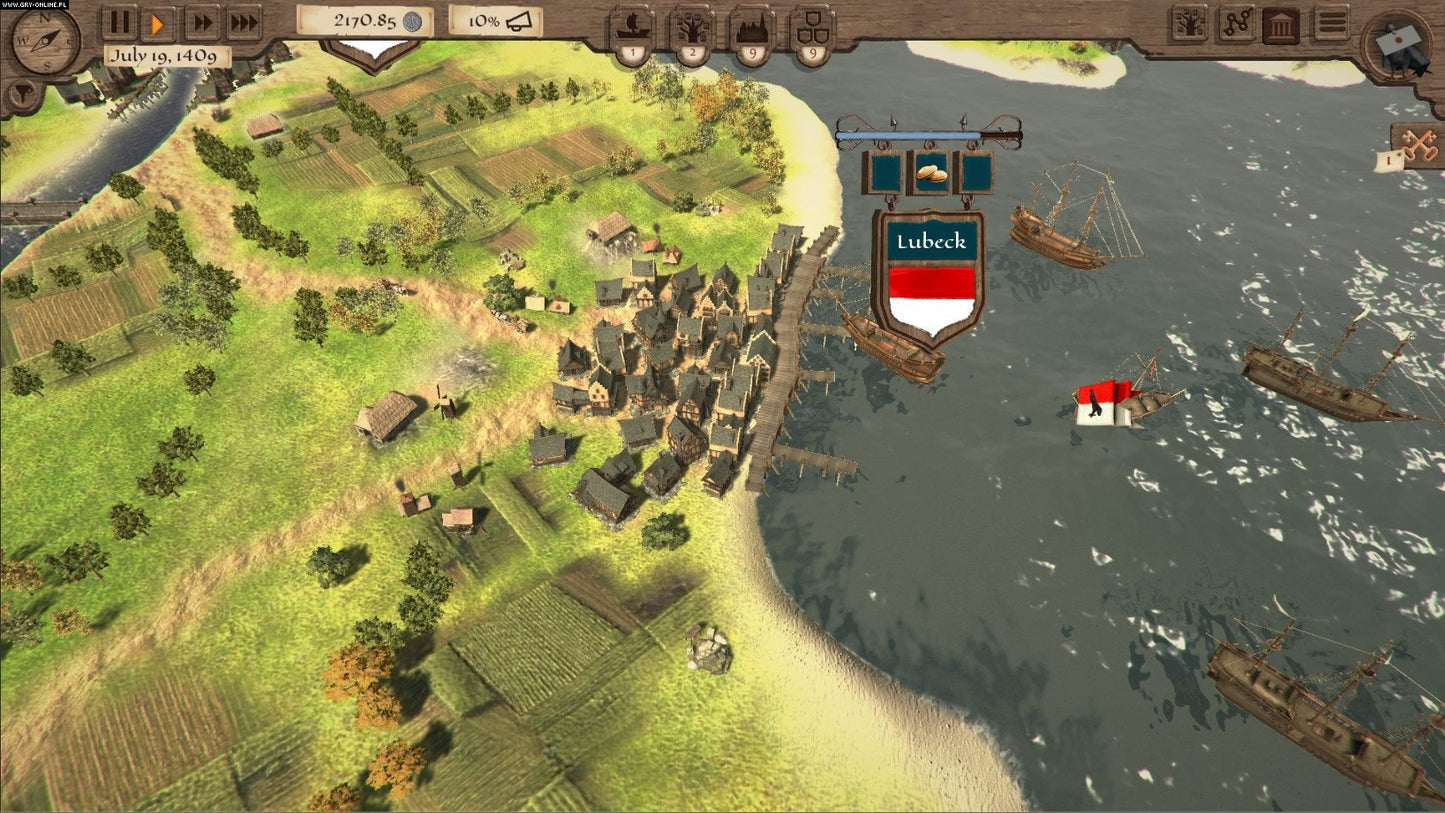Open the ships list icon
The image size is (1445, 813).
[x=631, y=29]
